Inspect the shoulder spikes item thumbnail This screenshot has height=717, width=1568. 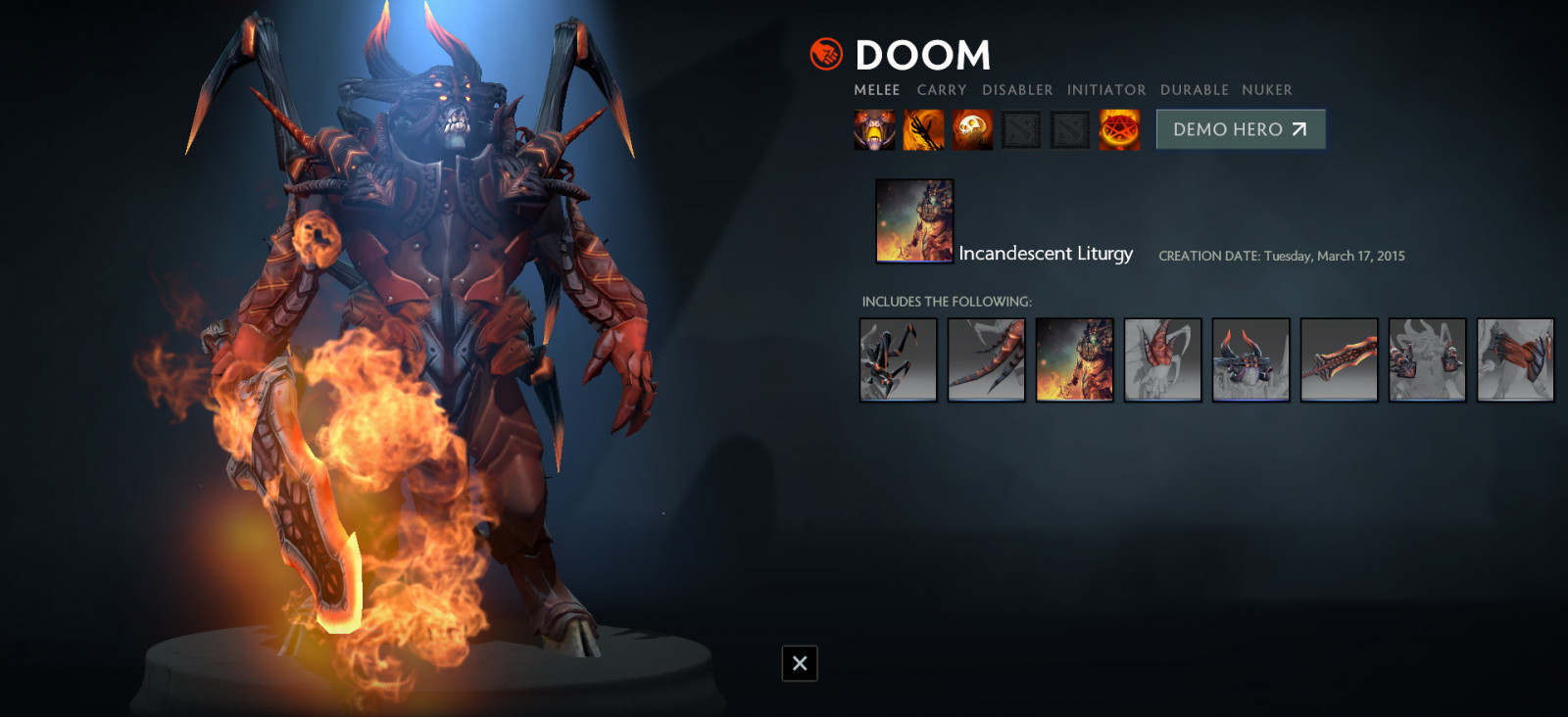click(x=1163, y=359)
